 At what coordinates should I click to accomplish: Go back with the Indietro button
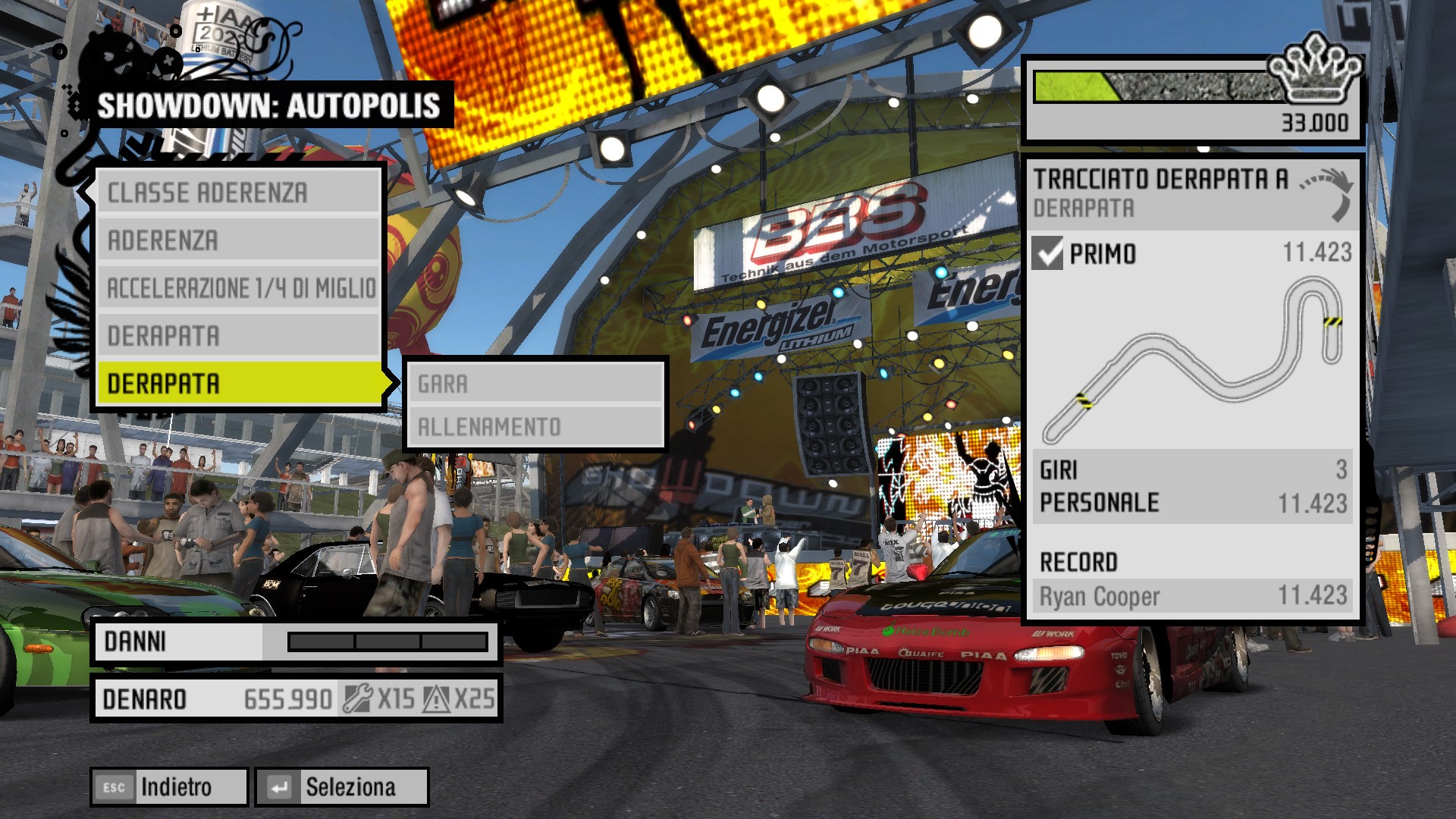[x=169, y=787]
